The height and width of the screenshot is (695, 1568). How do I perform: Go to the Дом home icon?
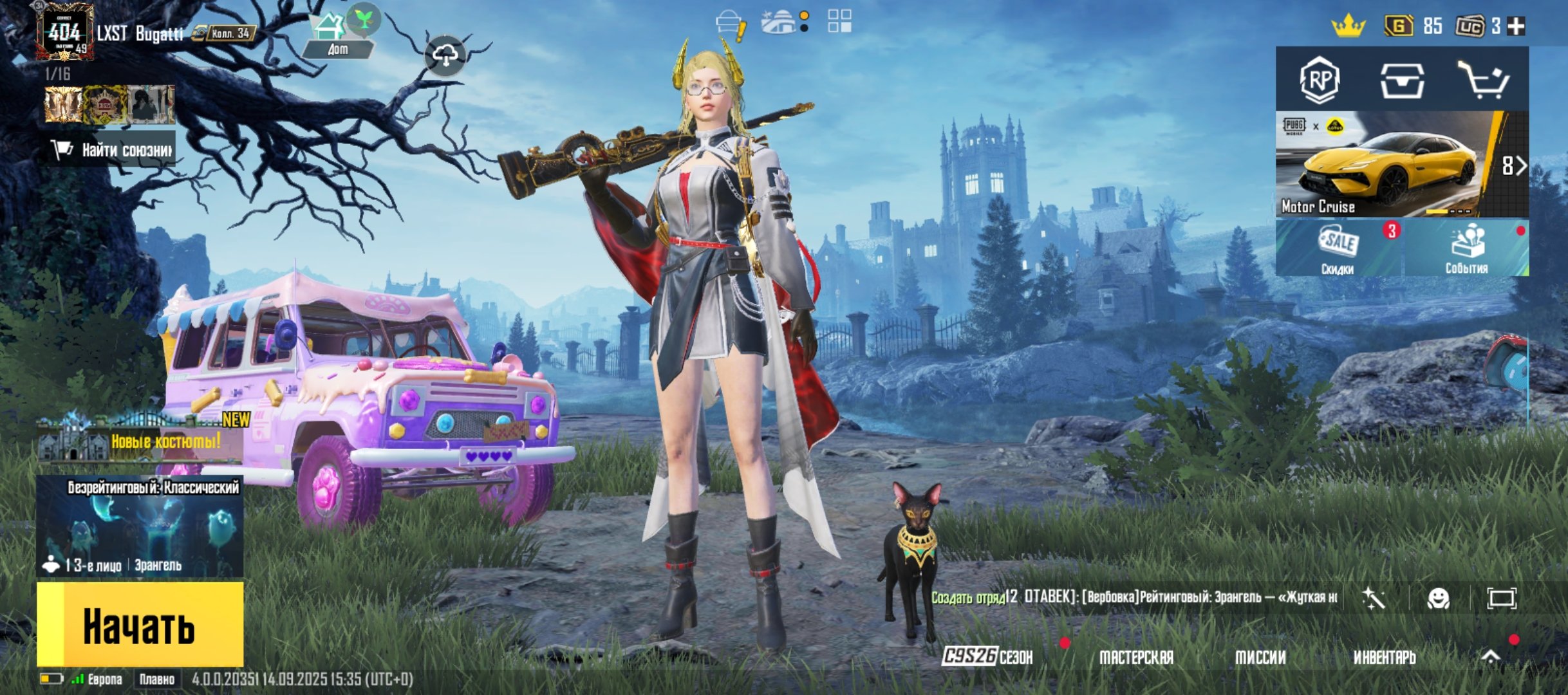click(337, 36)
